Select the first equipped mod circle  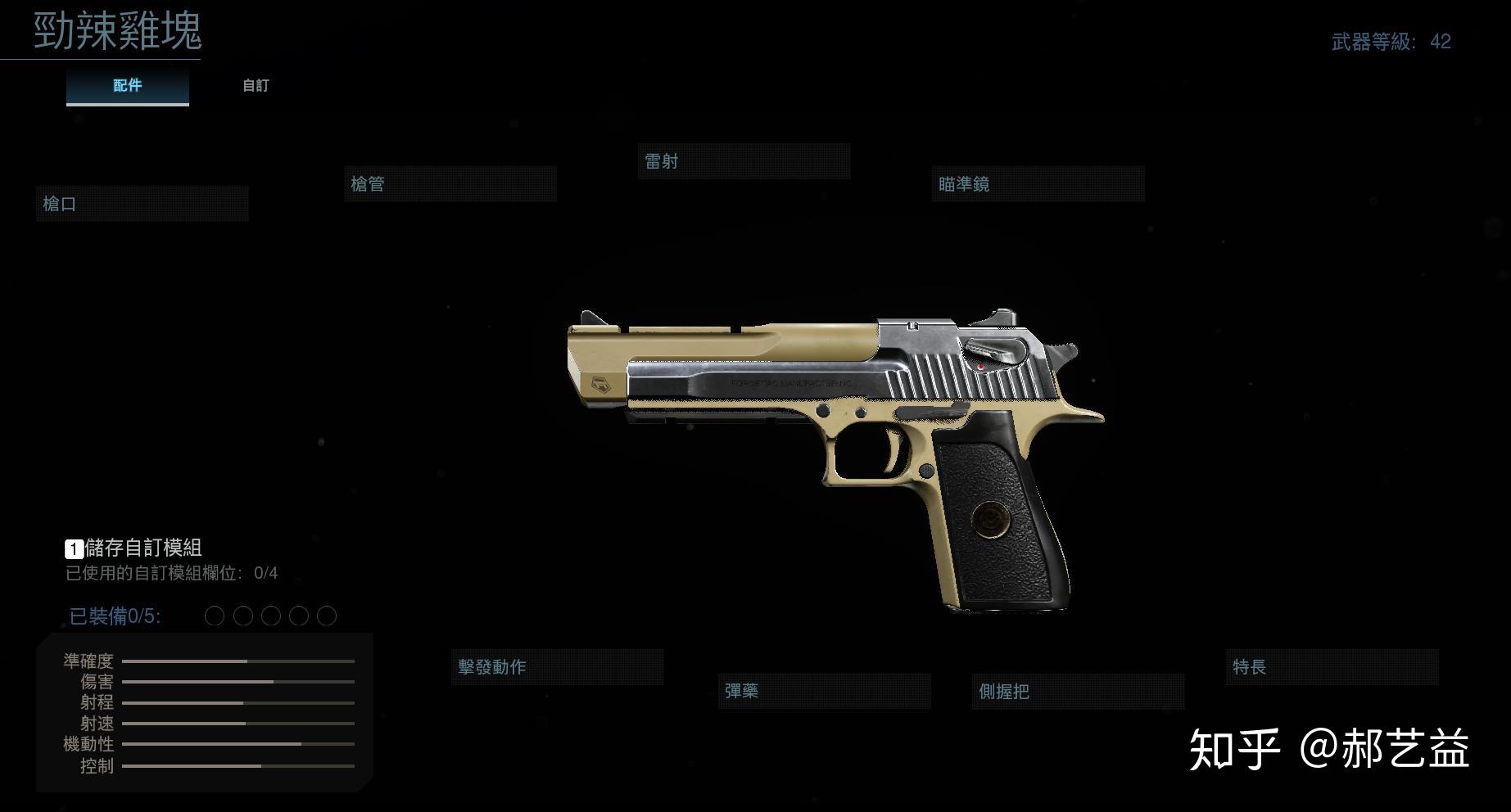[215, 615]
